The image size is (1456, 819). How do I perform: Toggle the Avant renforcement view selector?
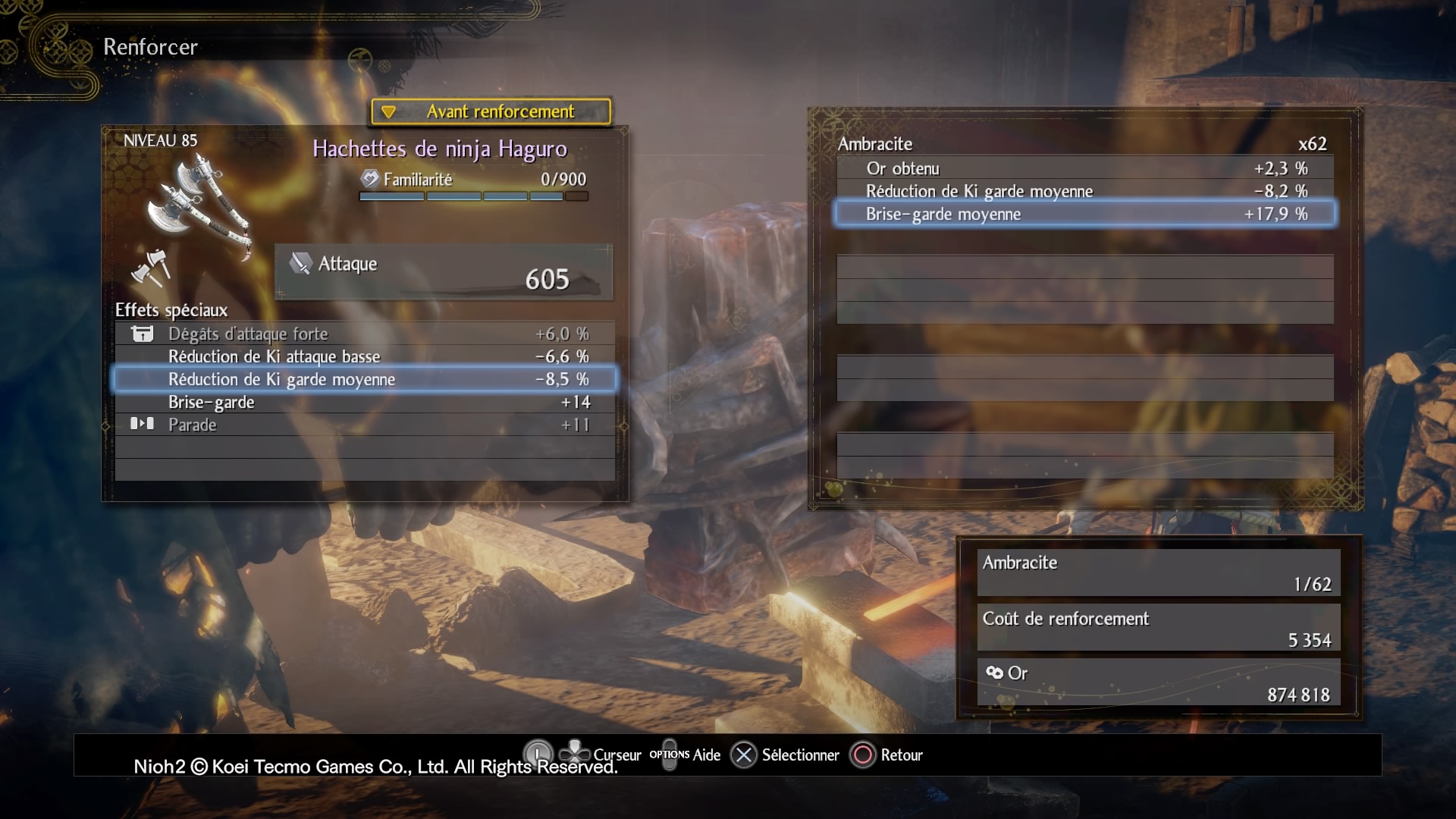491,111
